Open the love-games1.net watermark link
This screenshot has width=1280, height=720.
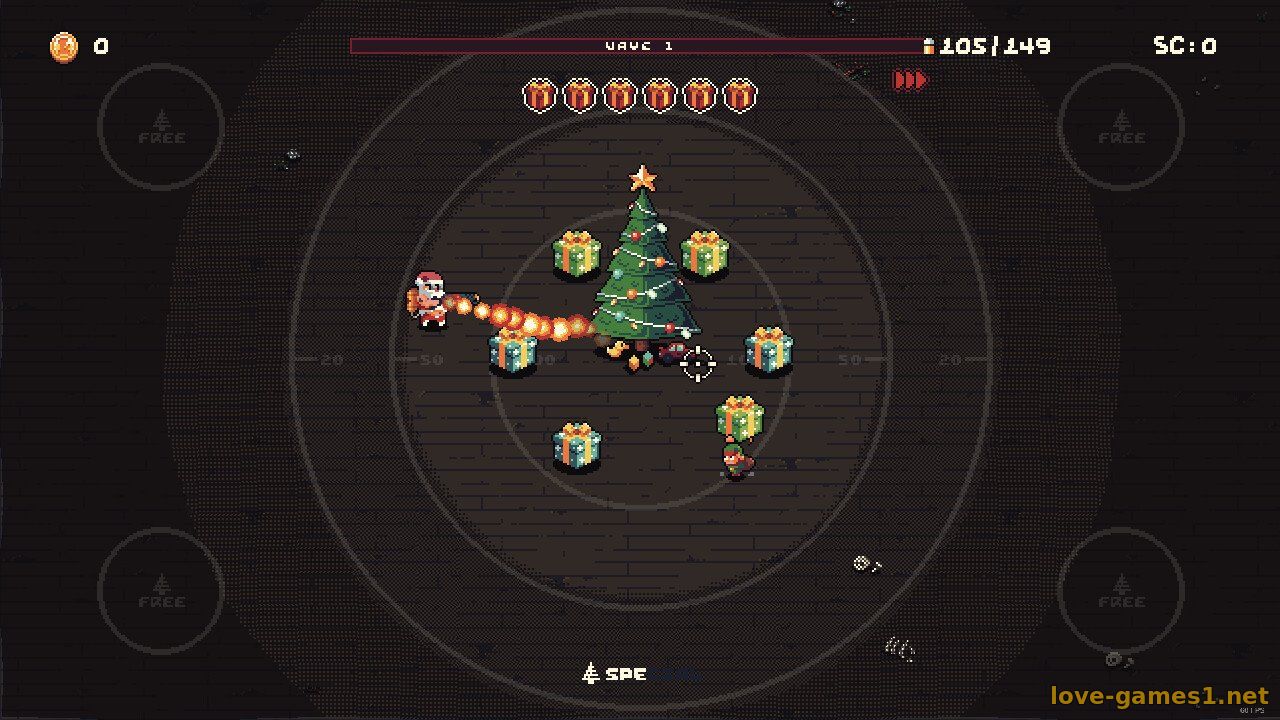click(x=1158, y=695)
